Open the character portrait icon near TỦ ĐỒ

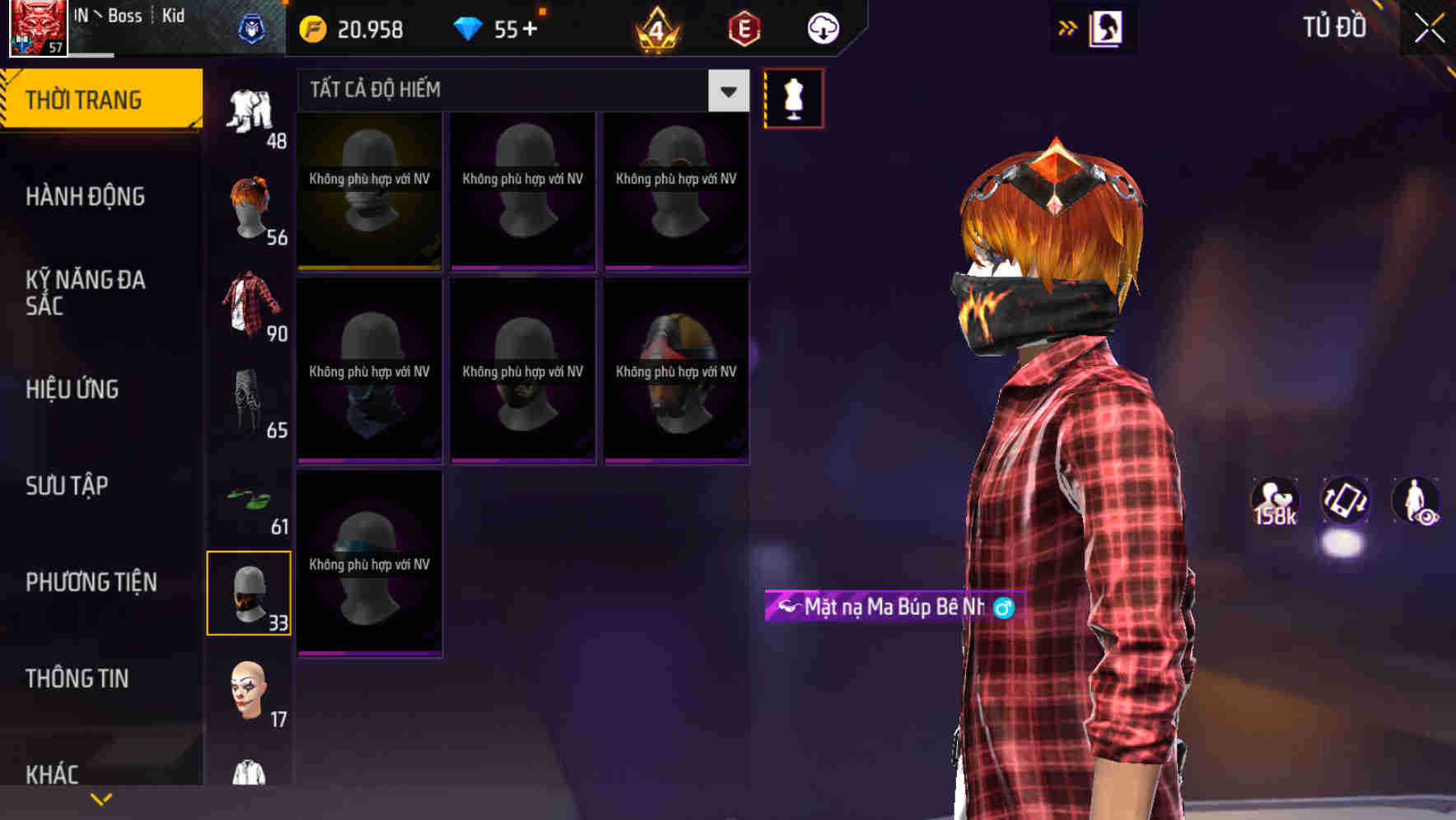pyautogui.click(x=1105, y=27)
